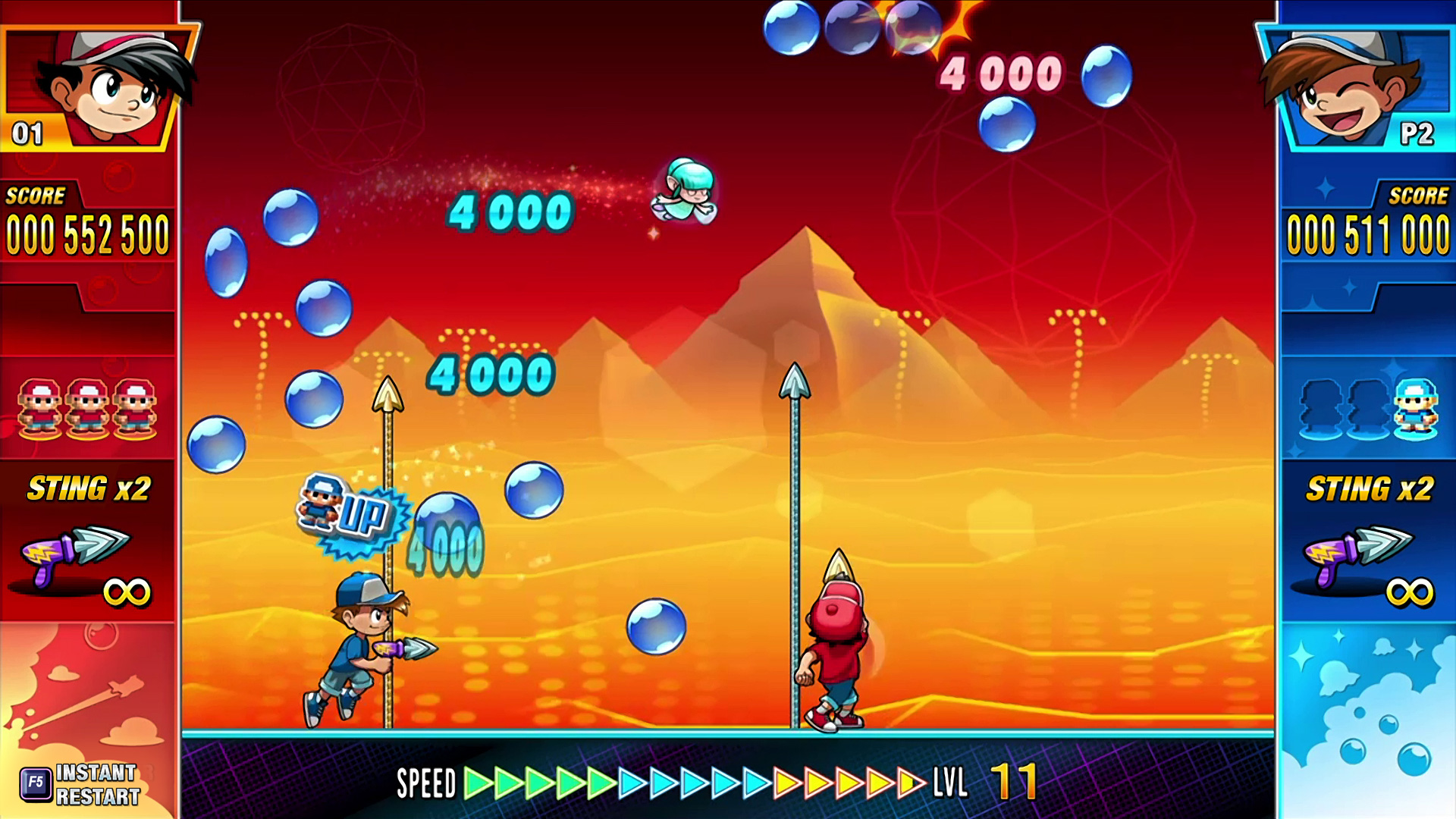Click Player 1's SCORE header banner
Screen dimensions: 1456x819
point(38,196)
